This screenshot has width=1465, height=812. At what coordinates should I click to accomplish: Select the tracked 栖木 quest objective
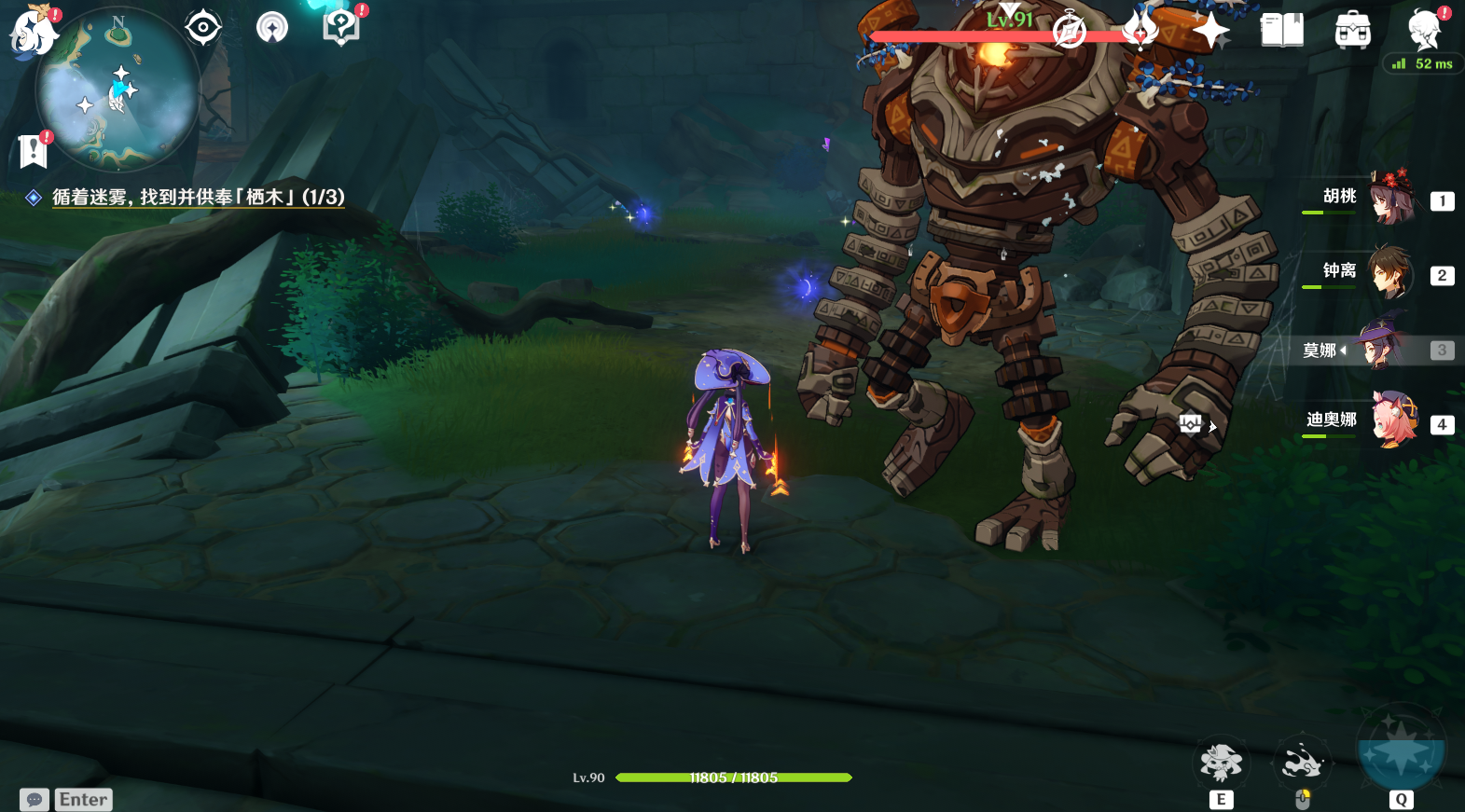pyautogui.click(x=198, y=197)
